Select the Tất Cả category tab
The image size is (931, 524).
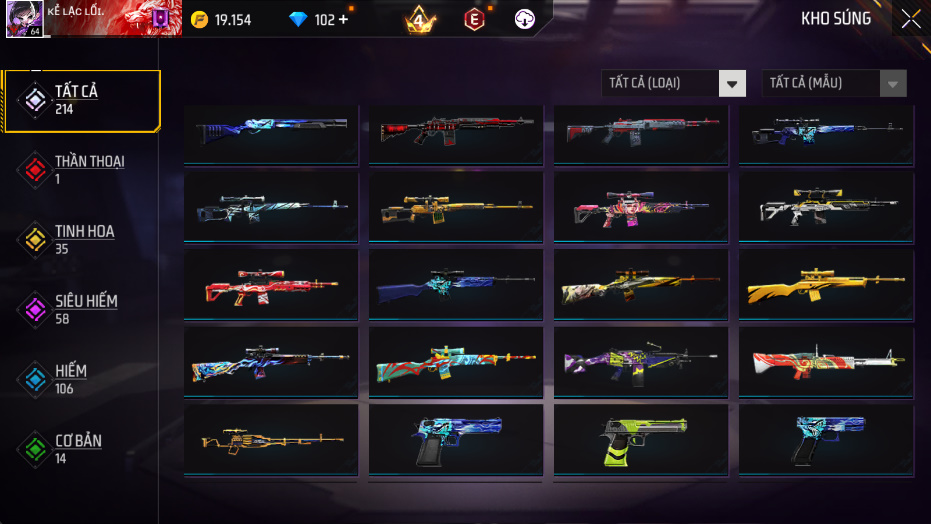pos(80,100)
